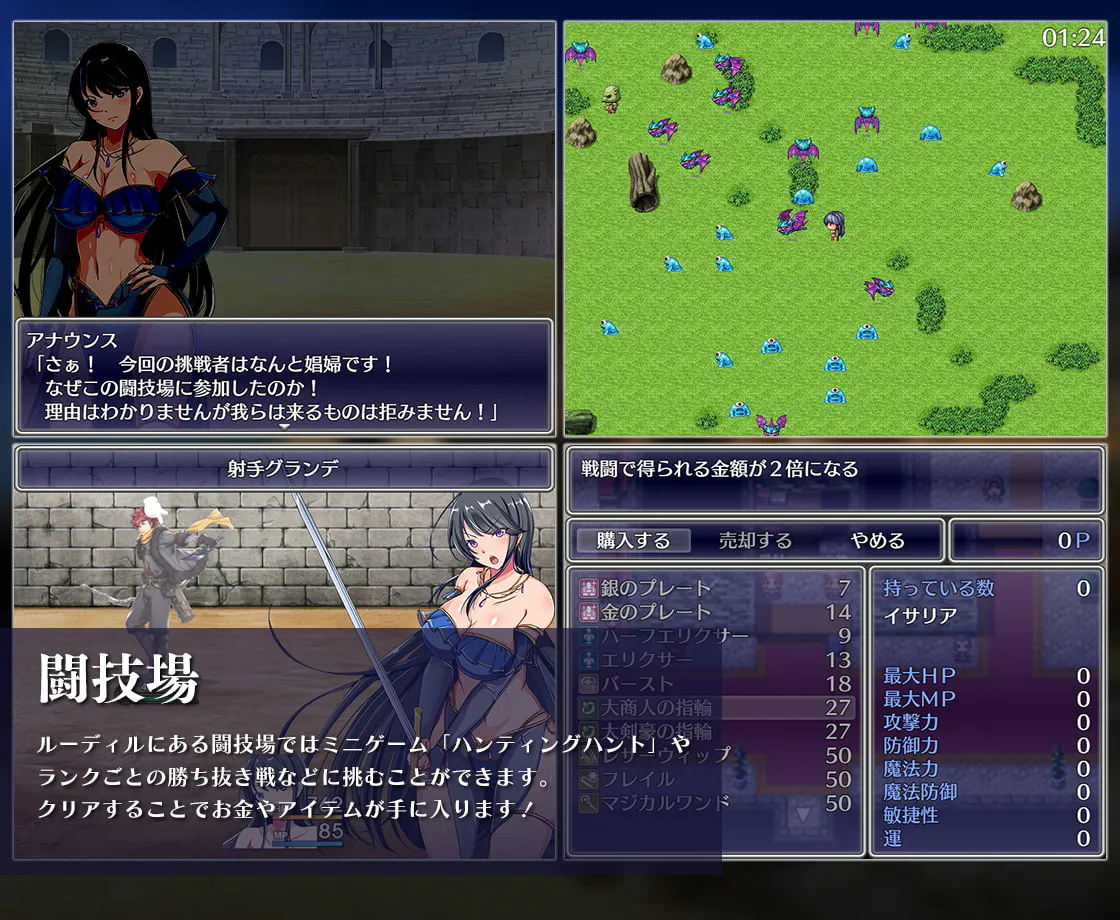Select the フレイル weapon row
The image size is (1120, 920).
[715, 779]
